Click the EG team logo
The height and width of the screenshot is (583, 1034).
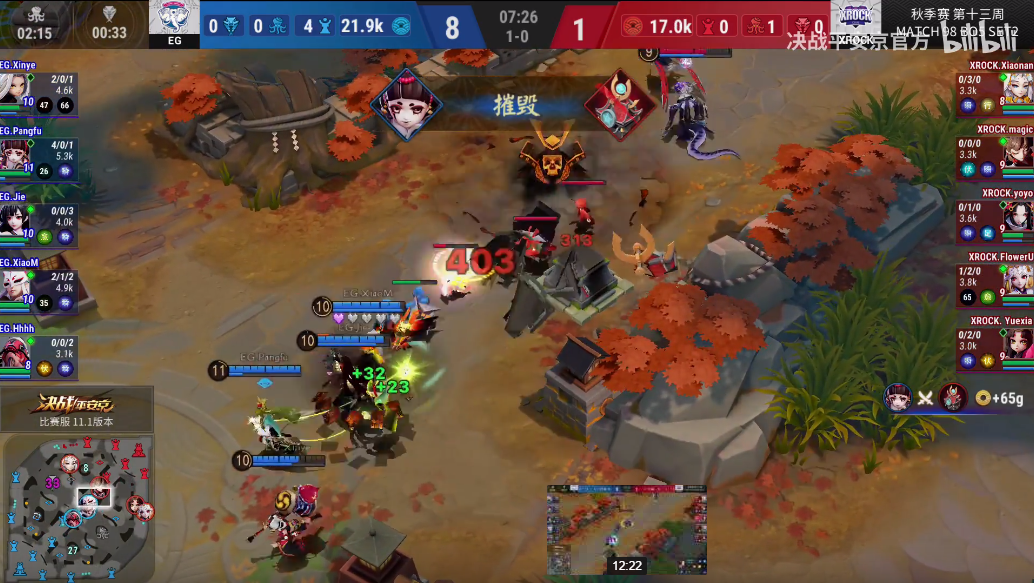pyautogui.click(x=173, y=22)
